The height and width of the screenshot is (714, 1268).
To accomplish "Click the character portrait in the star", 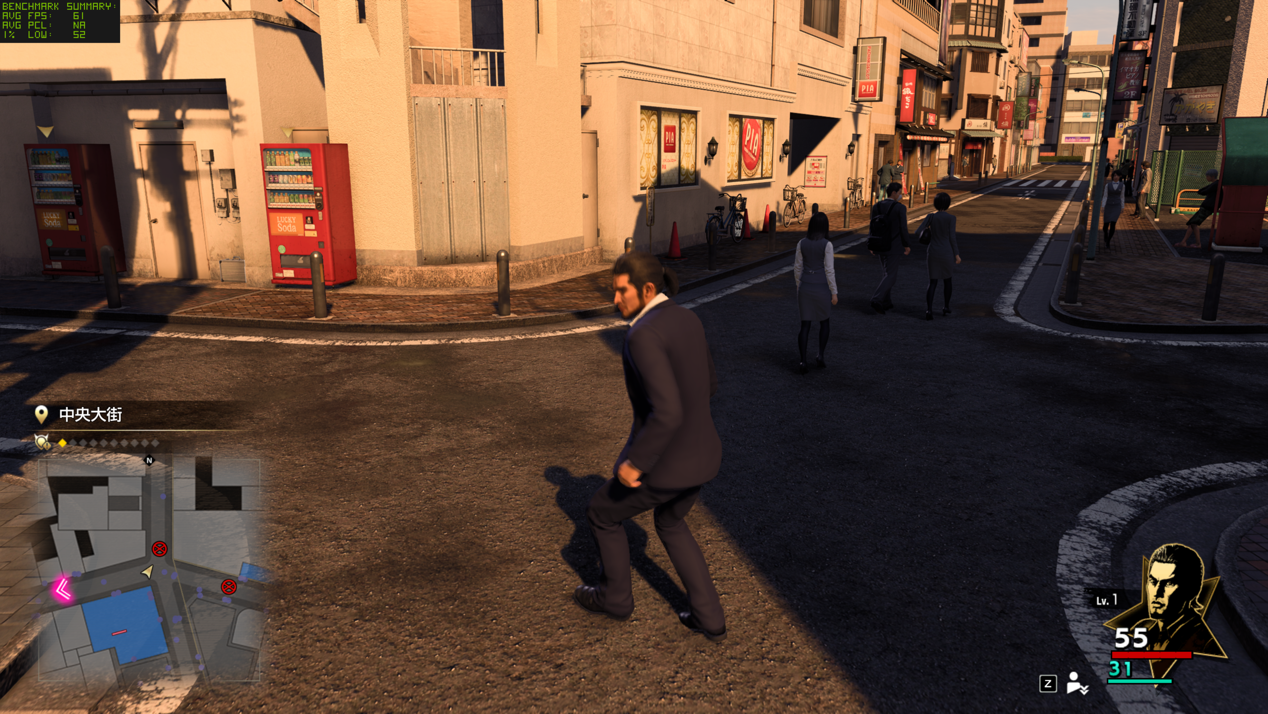I will 1170,595.
